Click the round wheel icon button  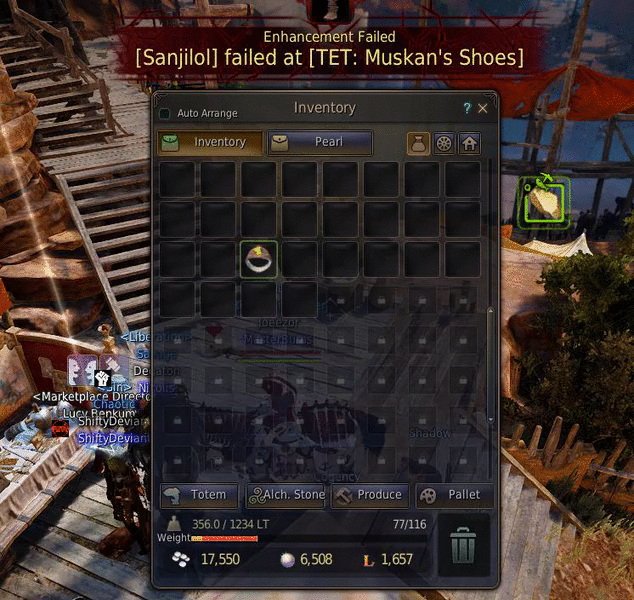[x=444, y=143]
